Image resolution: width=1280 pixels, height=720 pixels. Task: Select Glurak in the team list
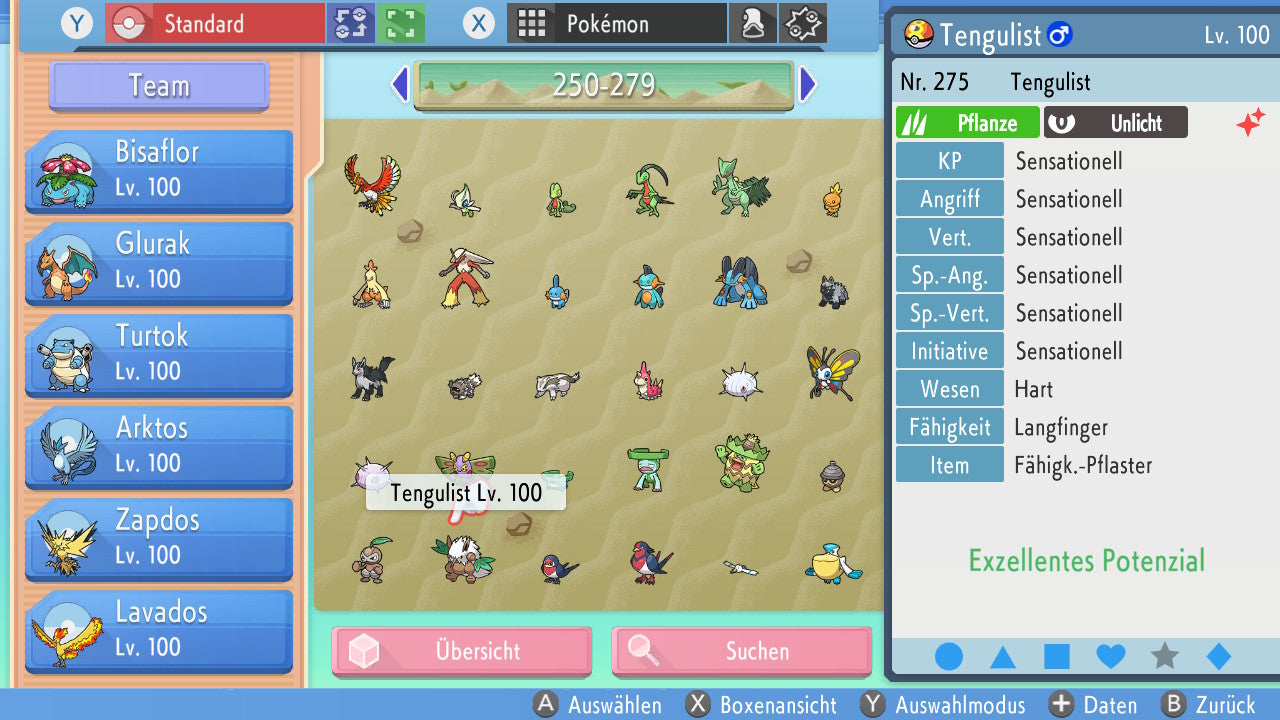[x=159, y=262]
